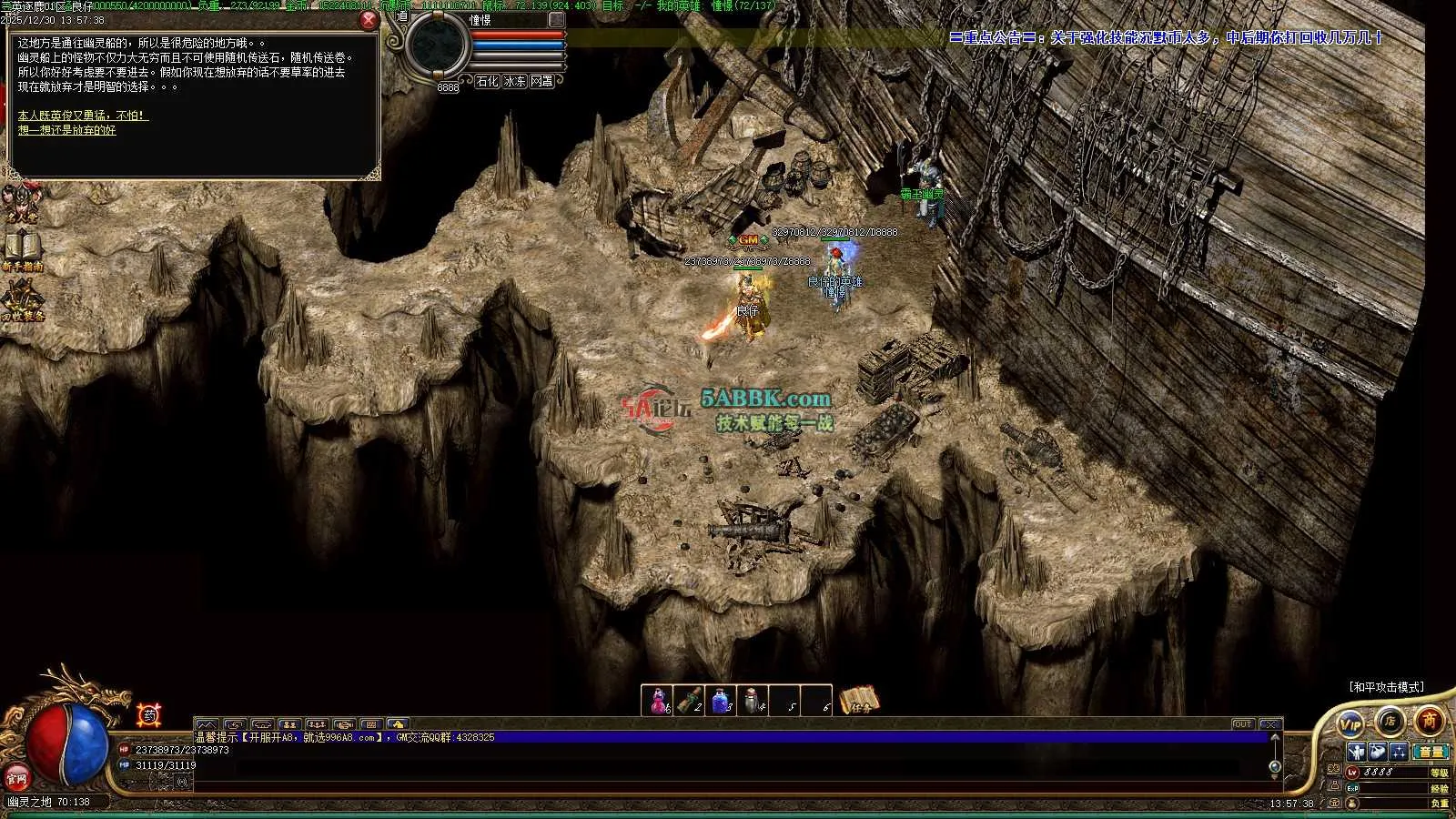The height and width of the screenshot is (819, 1456).
Task: Use the scroll in hotbar slot 2
Action: pos(689,701)
